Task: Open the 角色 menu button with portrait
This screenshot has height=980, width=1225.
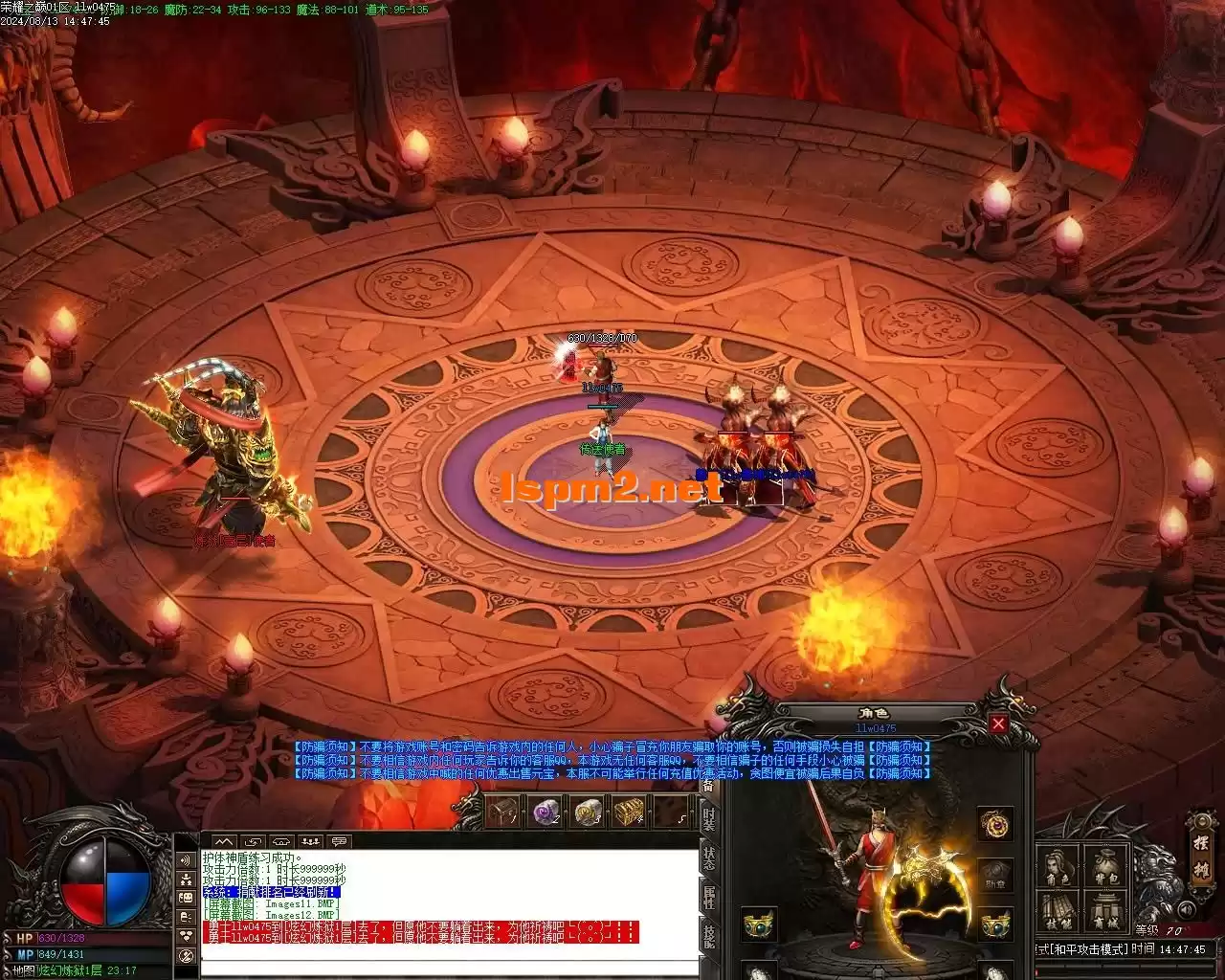Action: (x=1057, y=867)
